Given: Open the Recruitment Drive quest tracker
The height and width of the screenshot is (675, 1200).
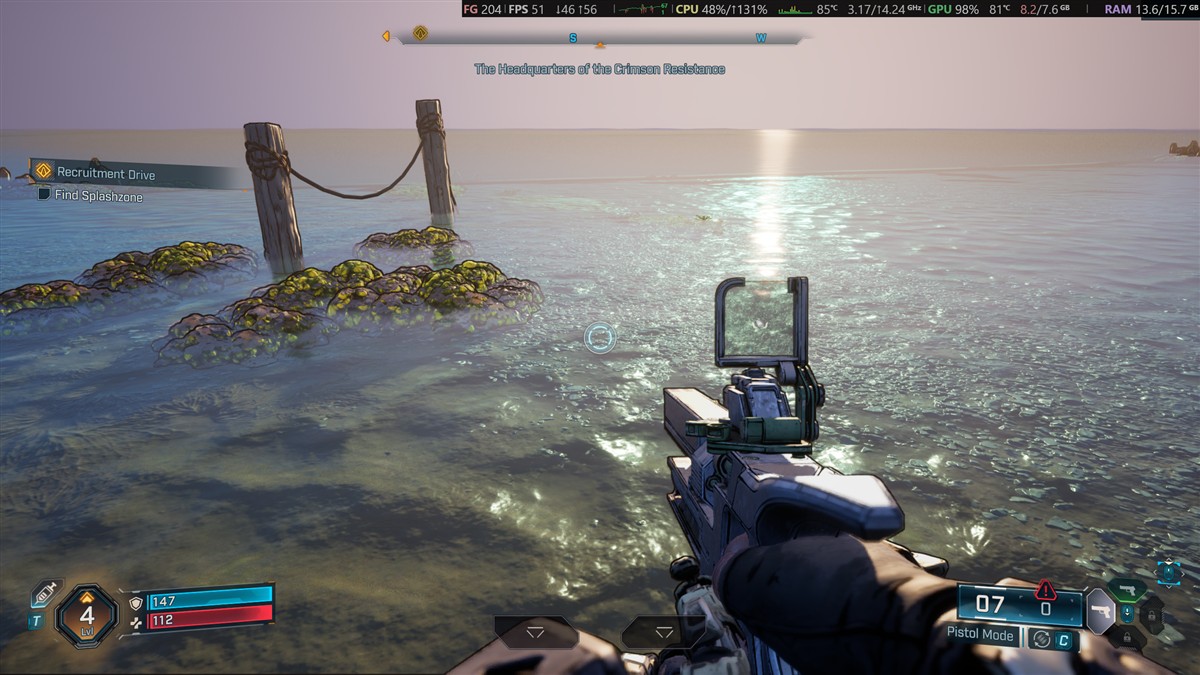Looking at the screenshot, I should (105, 174).
